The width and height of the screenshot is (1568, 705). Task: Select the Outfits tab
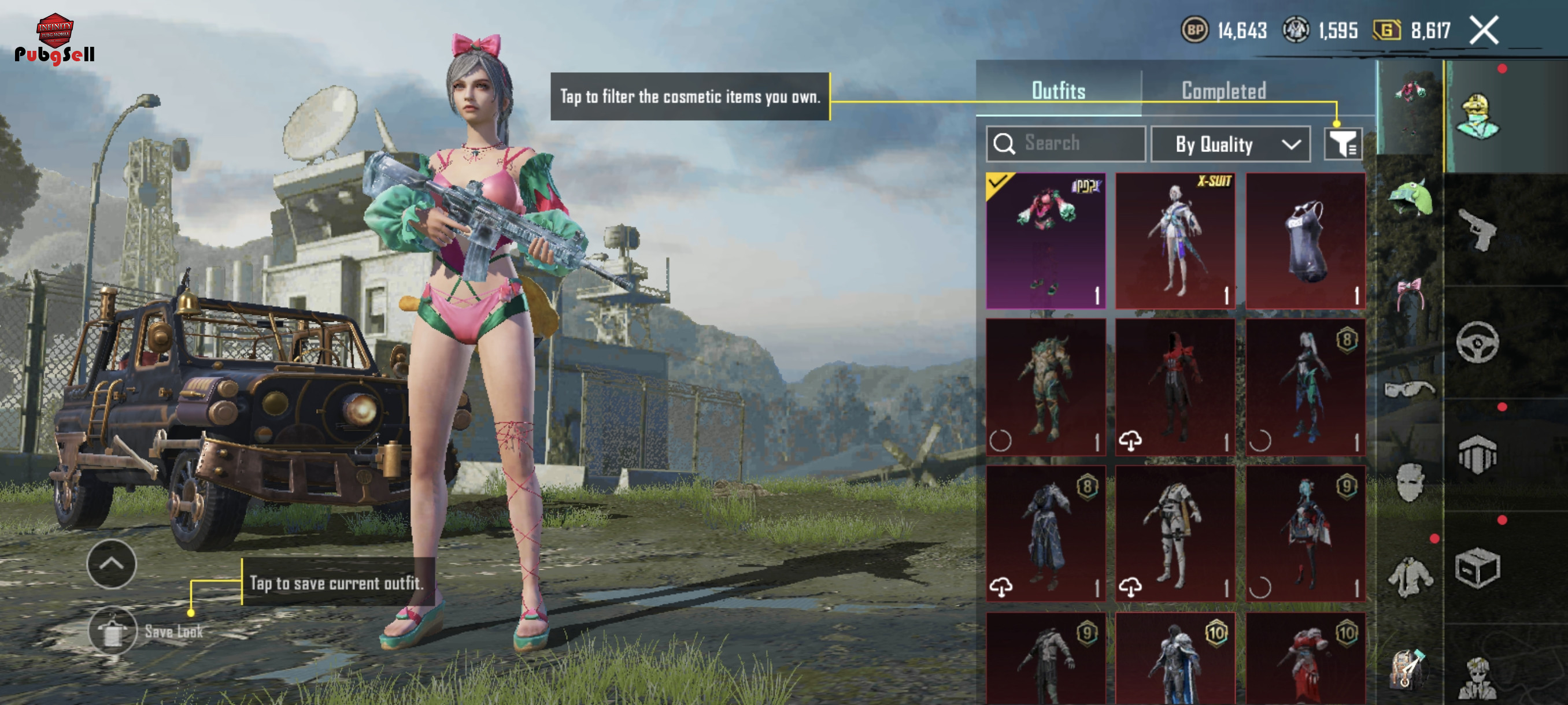1058,91
